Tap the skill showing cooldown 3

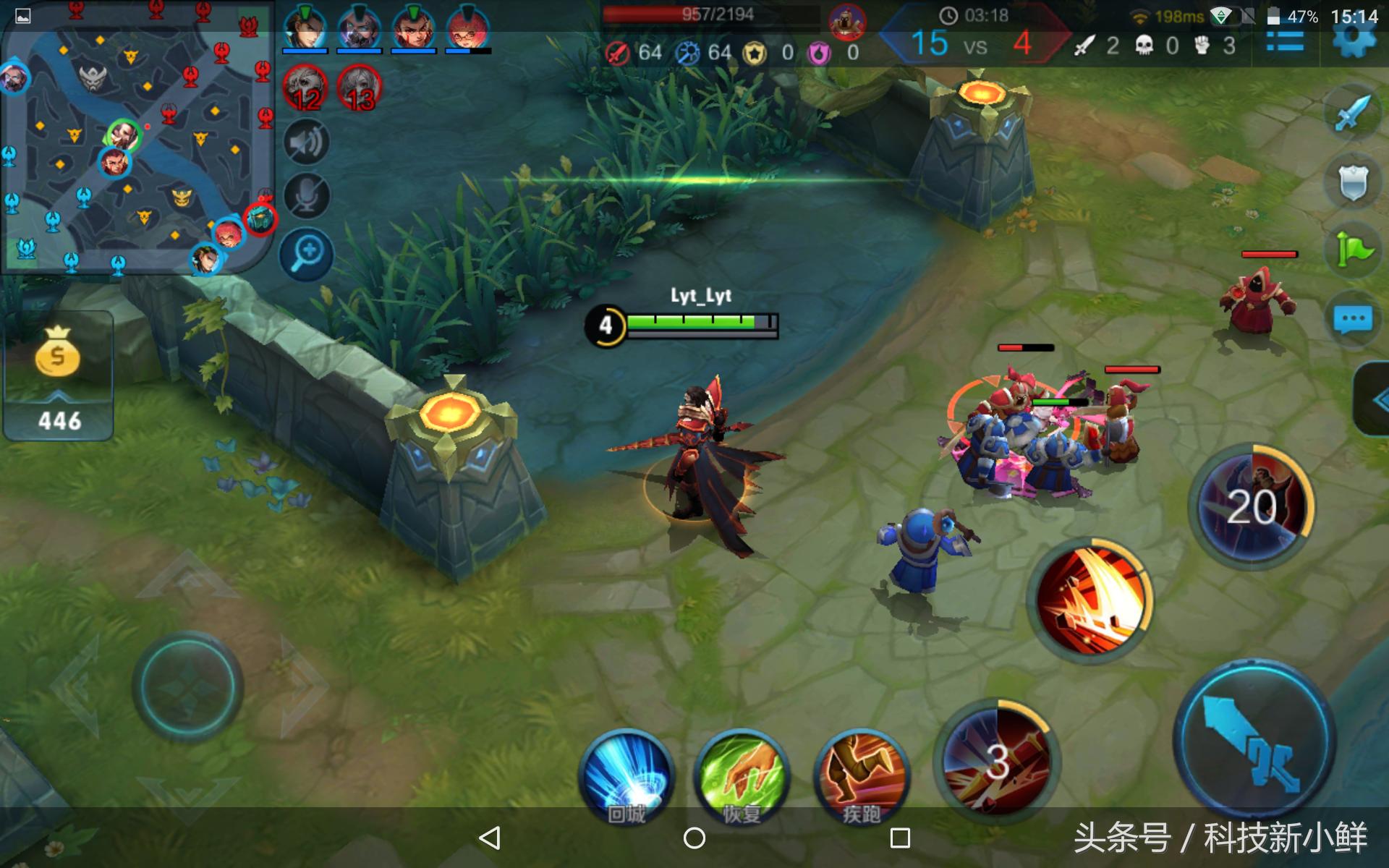(x=997, y=759)
